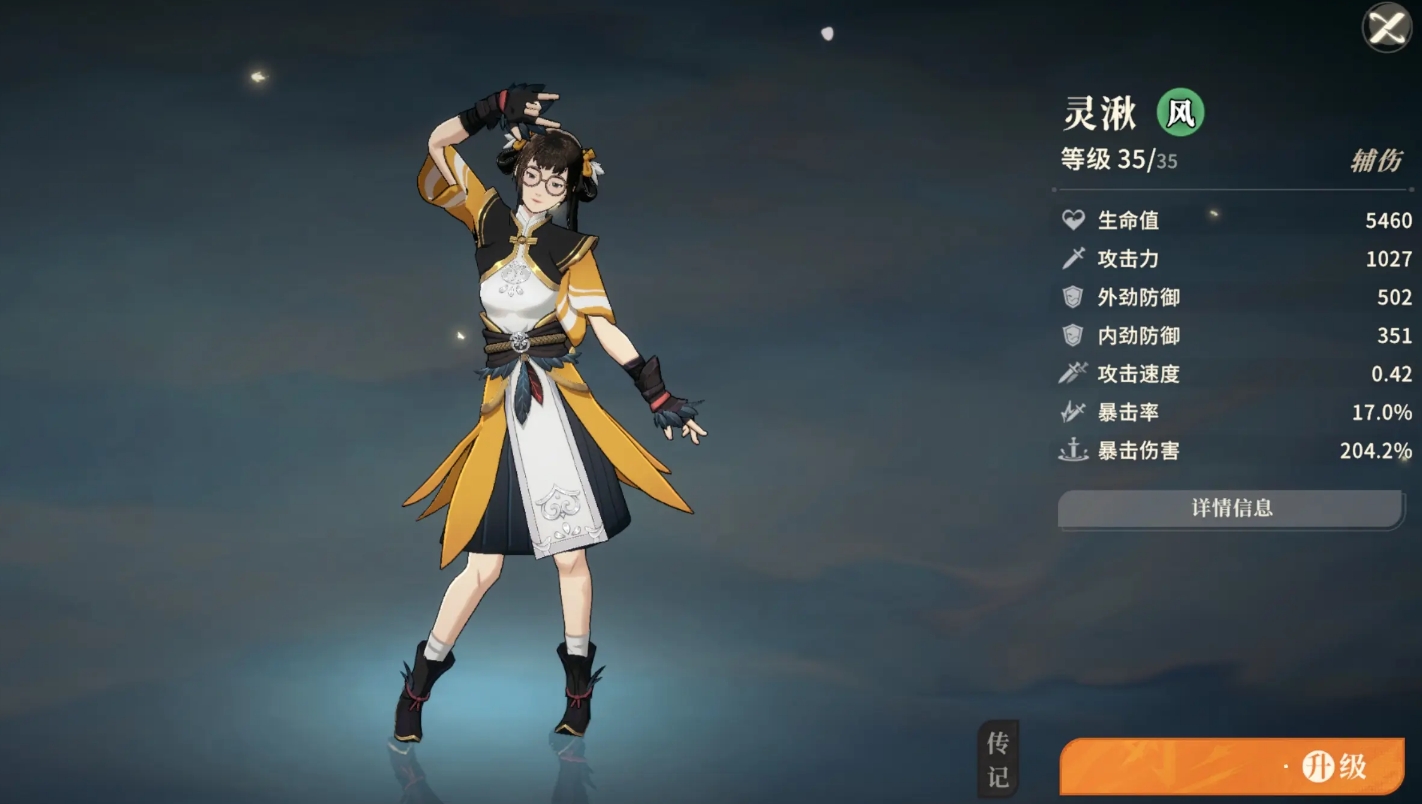Click the green 风 element icon
The height and width of the screenshot is (804, 1422).
1180,113
